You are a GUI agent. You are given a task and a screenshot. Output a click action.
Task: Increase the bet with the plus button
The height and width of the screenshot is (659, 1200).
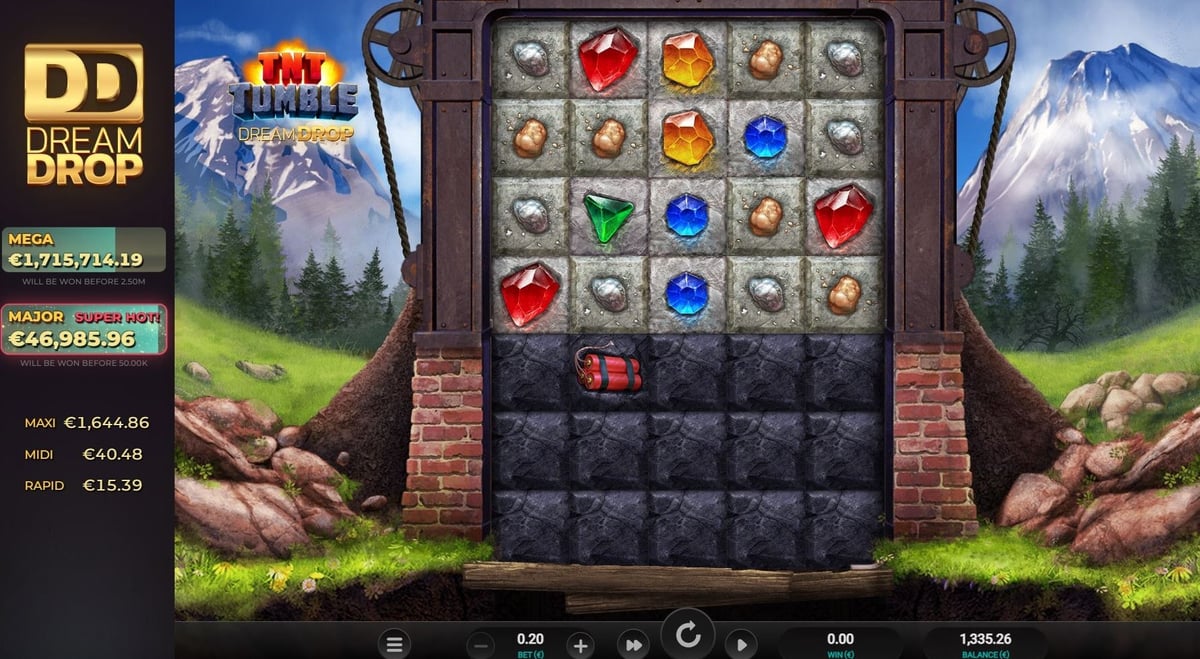(580, 645)
